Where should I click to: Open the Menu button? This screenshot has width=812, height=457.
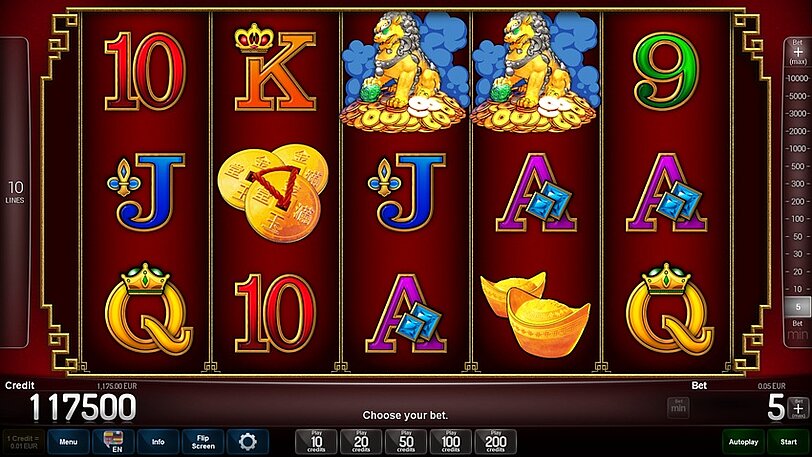68,441
